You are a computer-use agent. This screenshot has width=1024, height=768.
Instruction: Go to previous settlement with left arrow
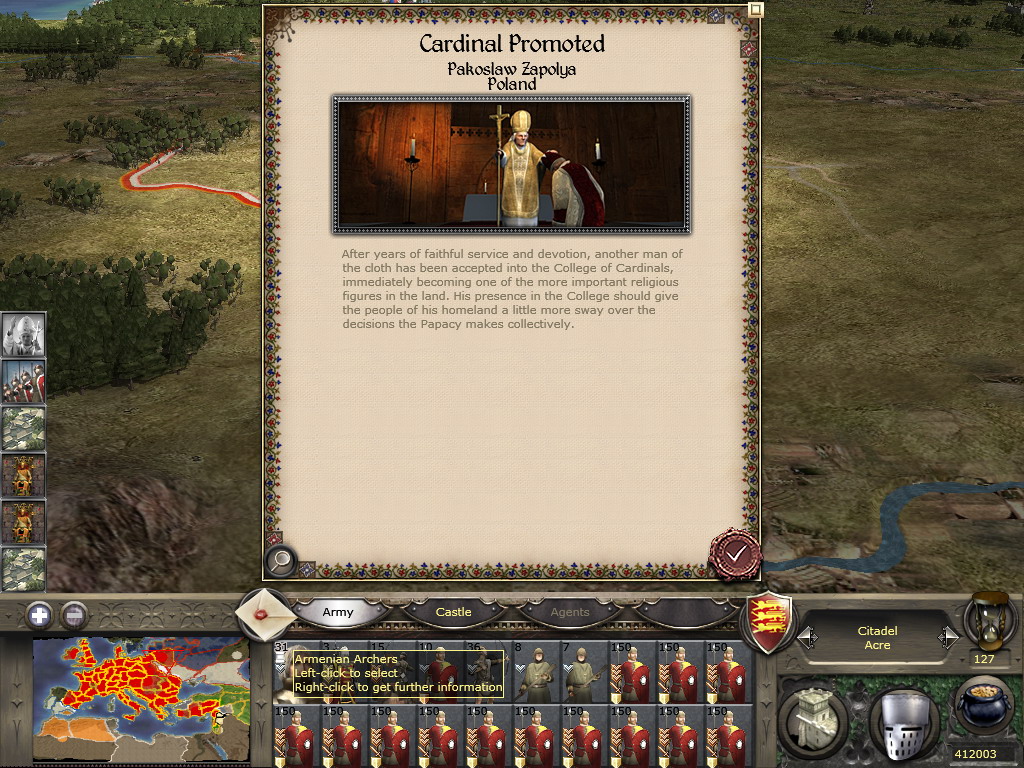pos(806,638)
